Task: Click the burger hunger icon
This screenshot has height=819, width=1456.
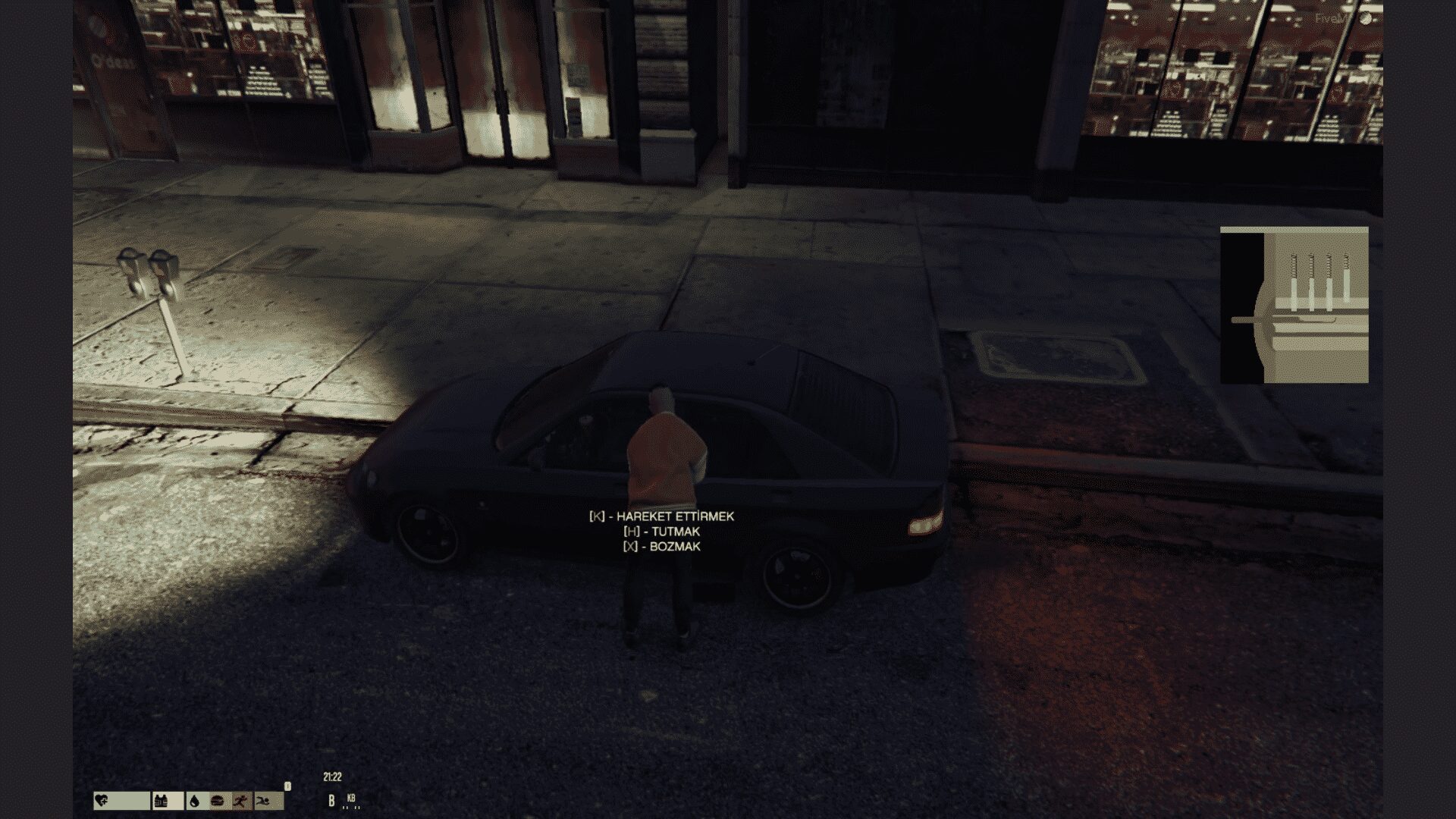Action: click(217, 801)
